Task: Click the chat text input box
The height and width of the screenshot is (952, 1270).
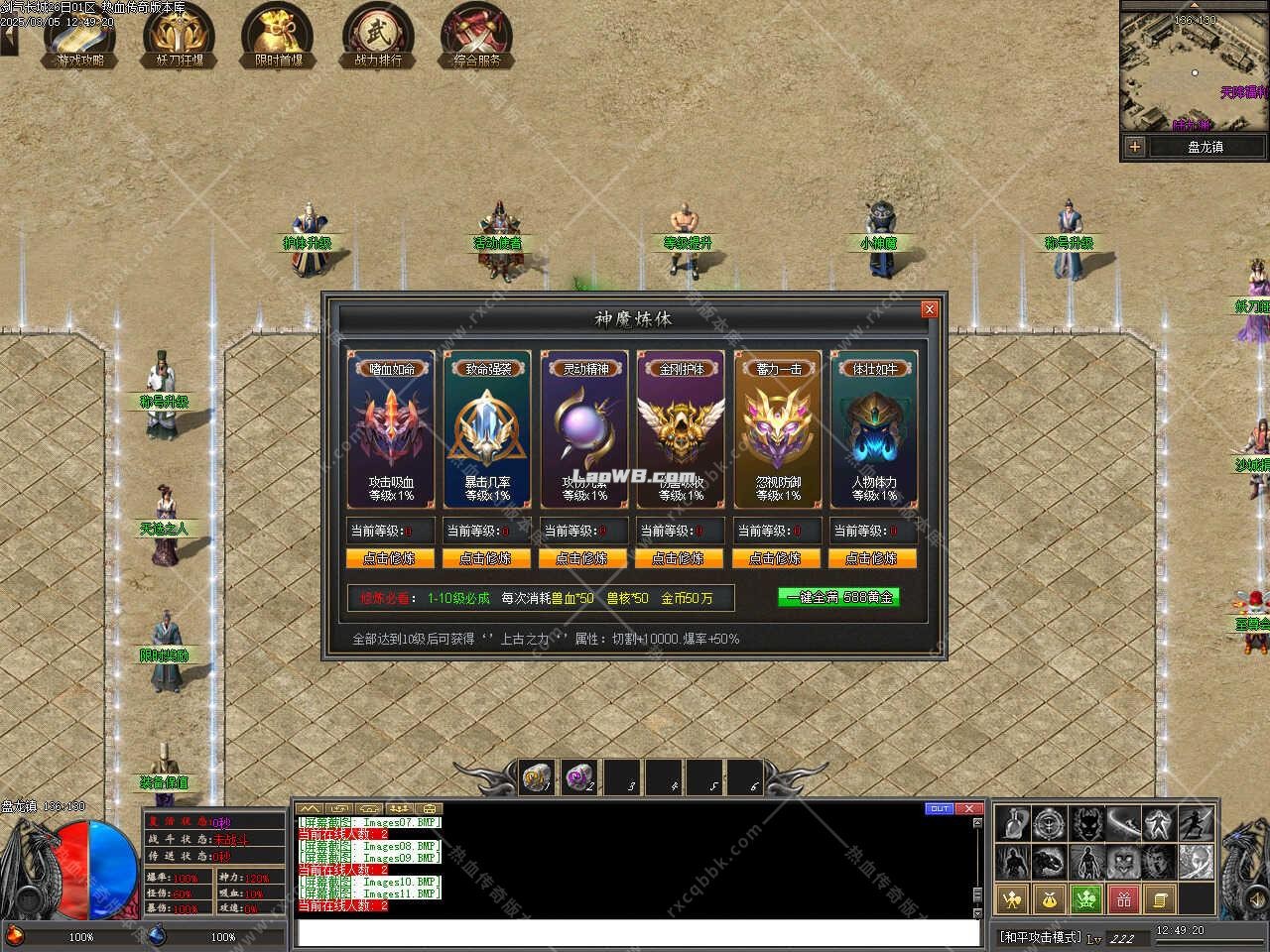Action: 638,932
